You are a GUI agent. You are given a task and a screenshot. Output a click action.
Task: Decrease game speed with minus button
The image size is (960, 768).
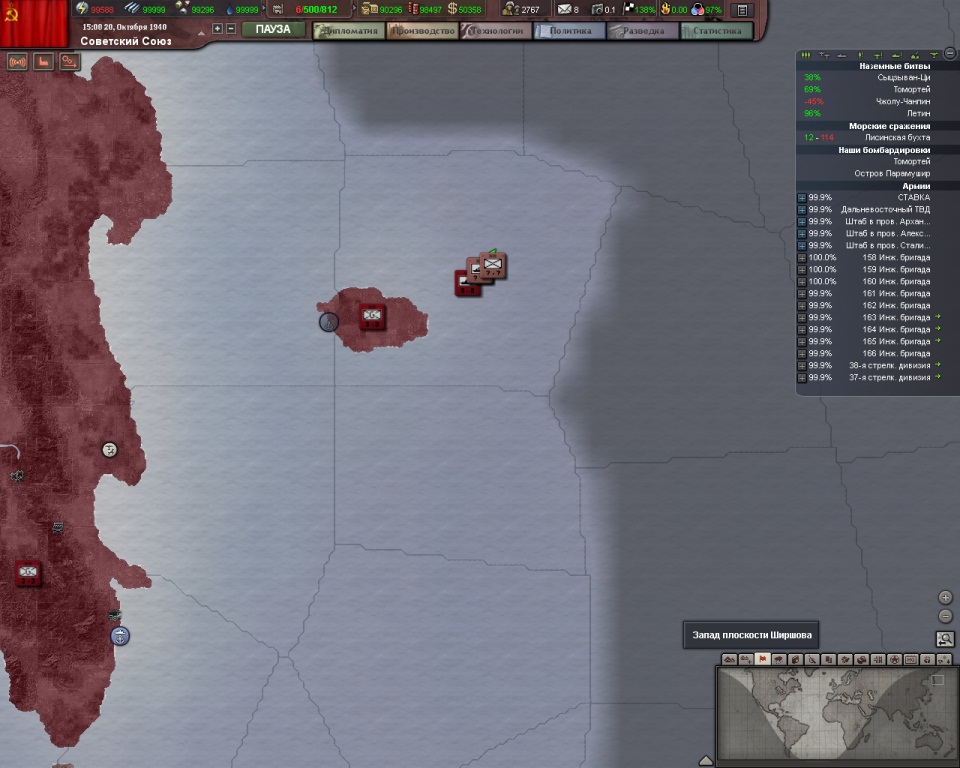point(231,29)
